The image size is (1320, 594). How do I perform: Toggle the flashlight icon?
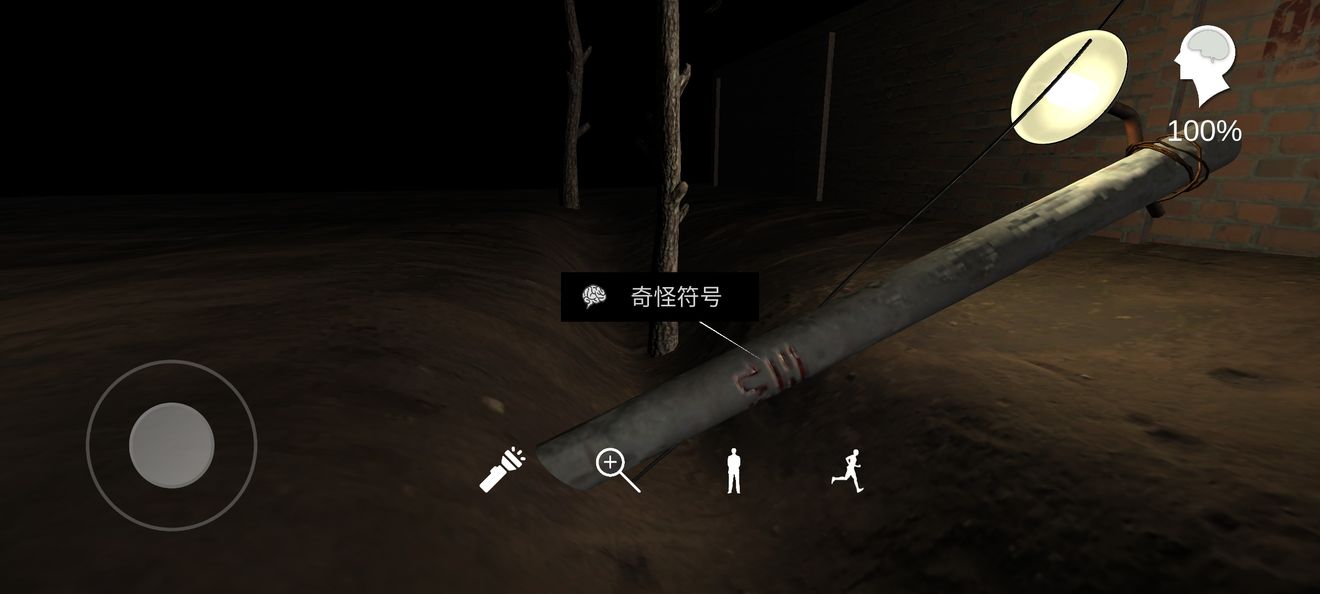[502, 469]
